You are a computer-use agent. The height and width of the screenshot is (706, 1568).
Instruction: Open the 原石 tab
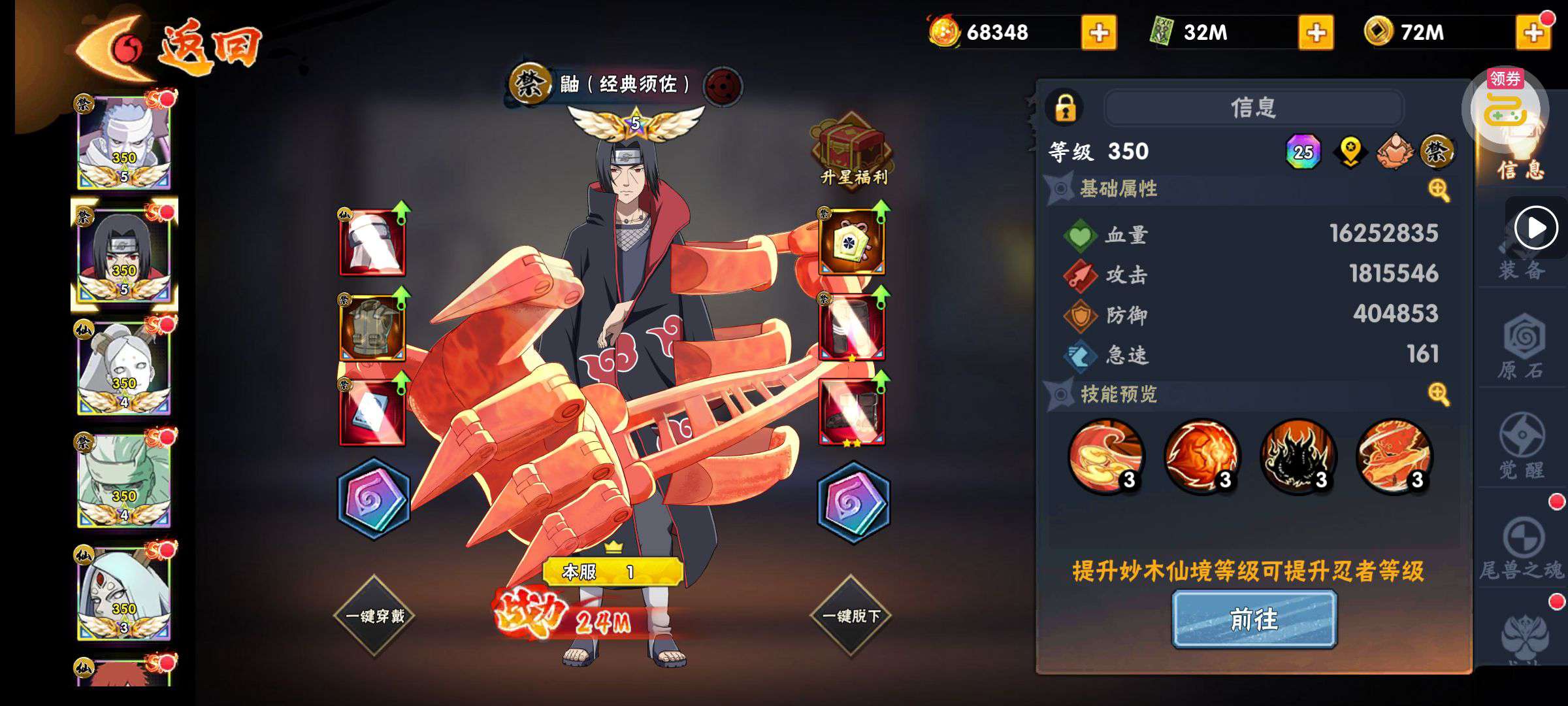coord(1522,350)
